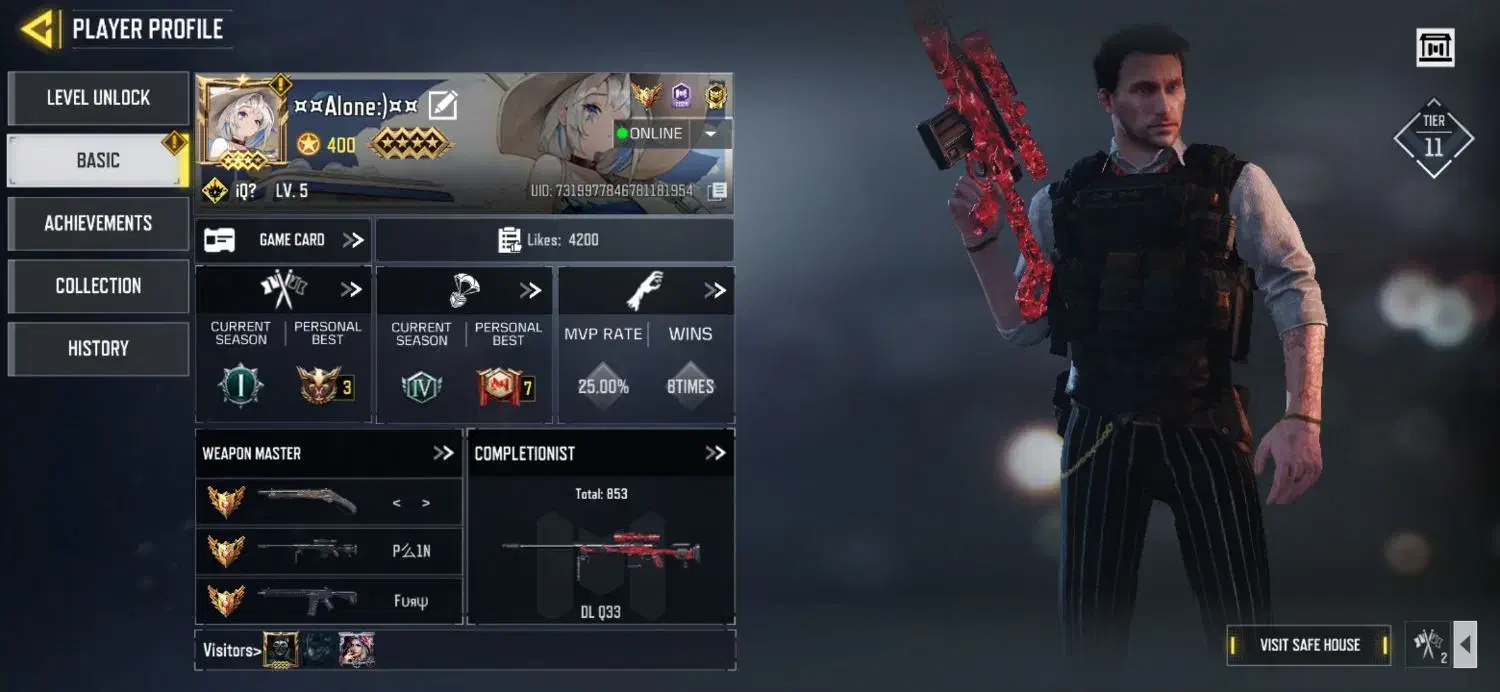
Task: Copy the UID with the copy icon
Action: [x=716, y=191]
